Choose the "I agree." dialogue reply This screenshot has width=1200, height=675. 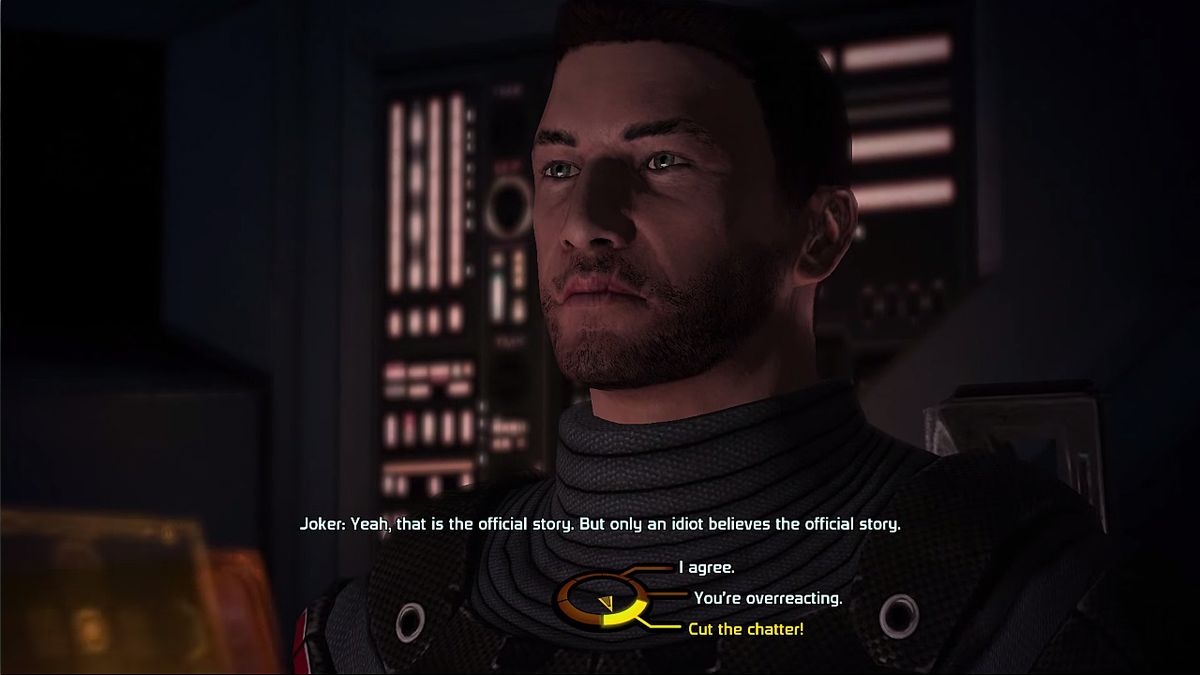(x=707, y=568)
